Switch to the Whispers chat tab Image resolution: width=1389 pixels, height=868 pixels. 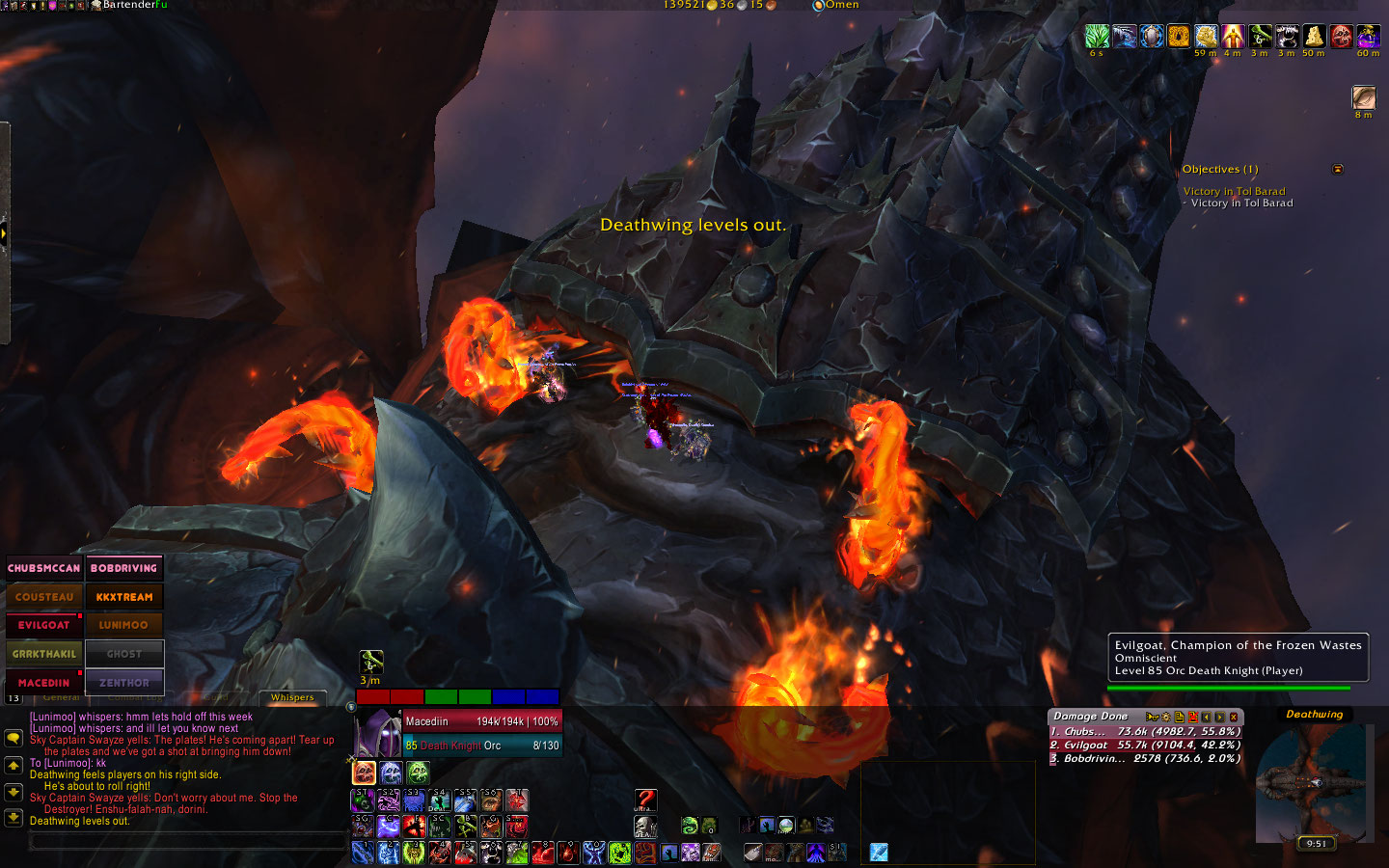[292, 697]
